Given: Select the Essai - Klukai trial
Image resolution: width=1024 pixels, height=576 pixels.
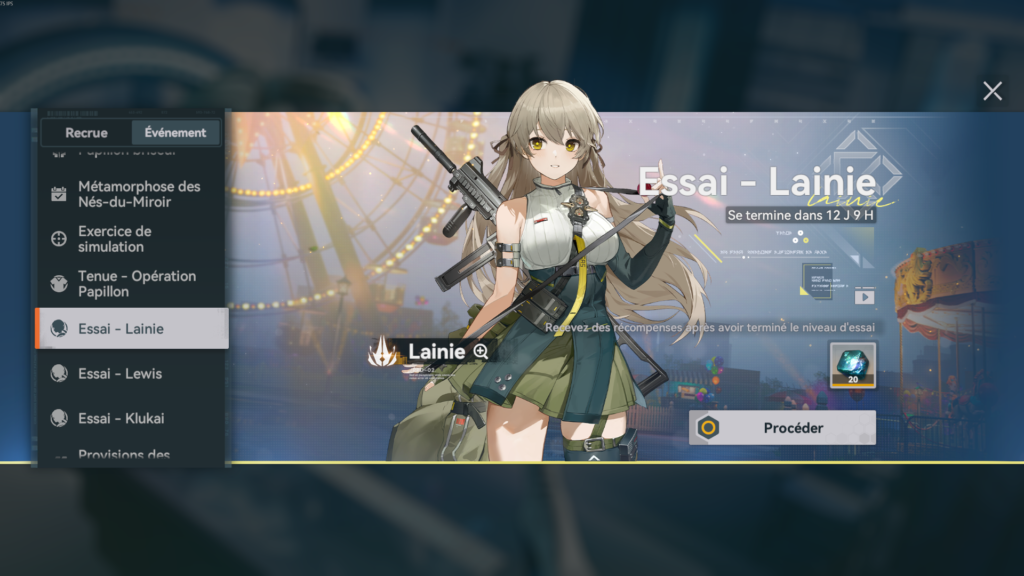Looking at the screenshot, I should 132,418.
